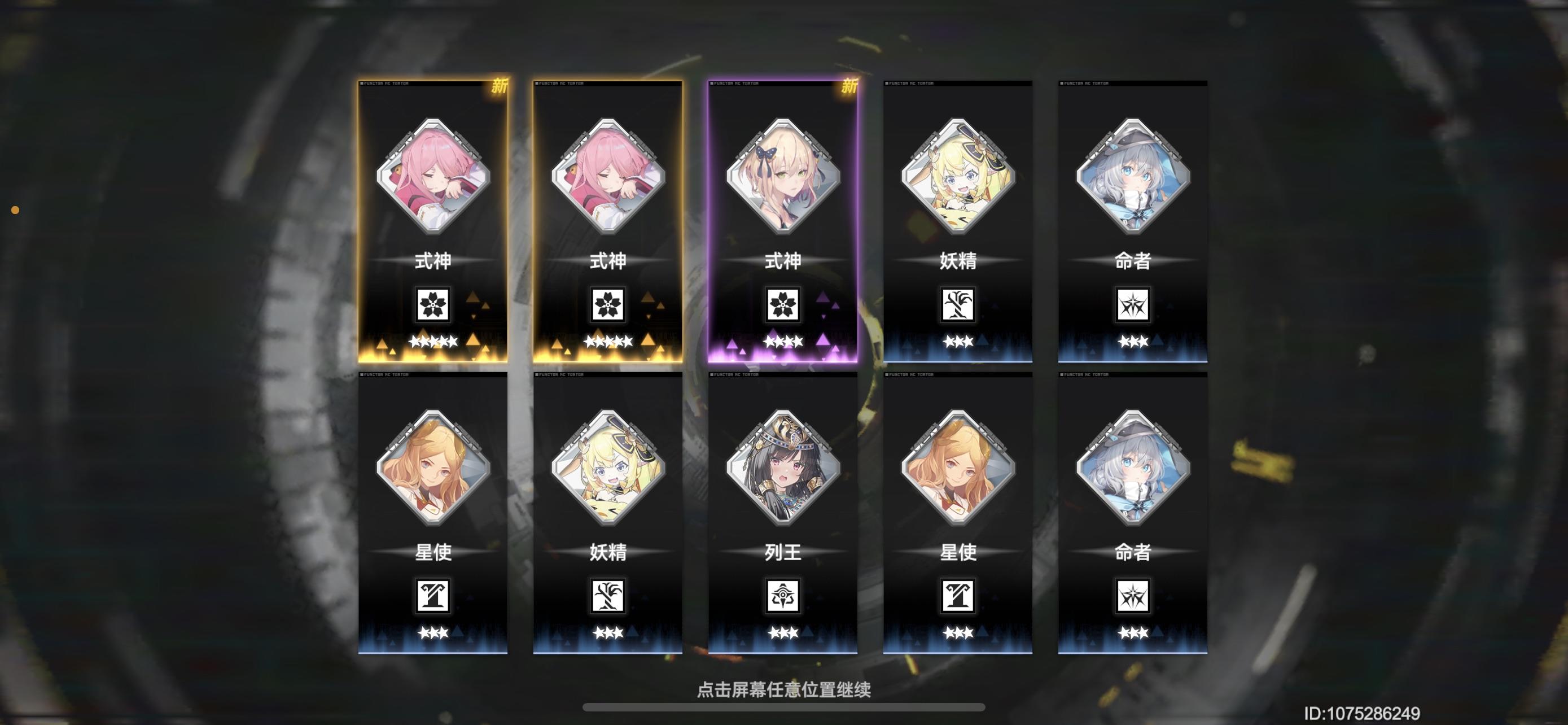
Task: Click the pink-haired 式神 portrait thumbnail
Action: [432, 178]
